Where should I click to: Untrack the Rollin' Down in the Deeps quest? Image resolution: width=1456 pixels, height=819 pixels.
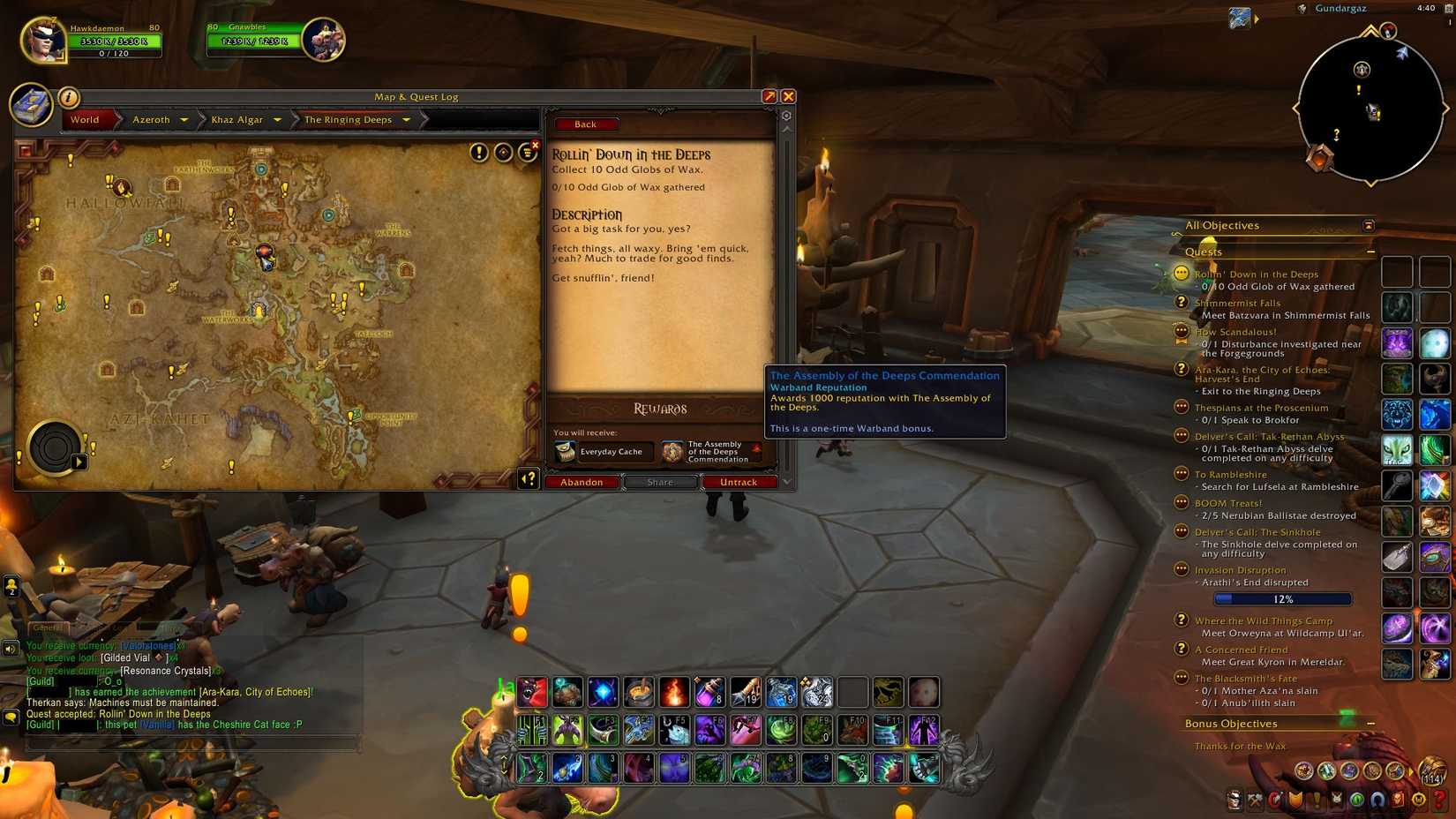pyautogui.click(x=739, y=482)
